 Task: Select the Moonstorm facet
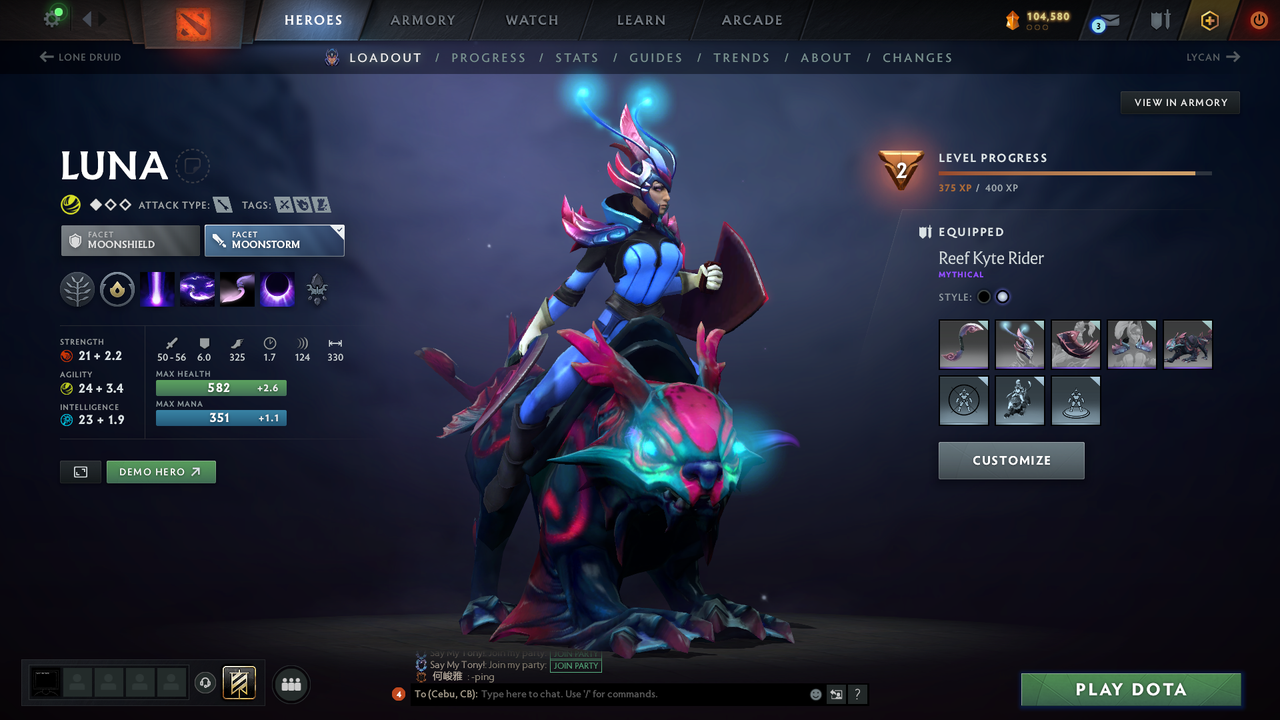pos(274,240)
